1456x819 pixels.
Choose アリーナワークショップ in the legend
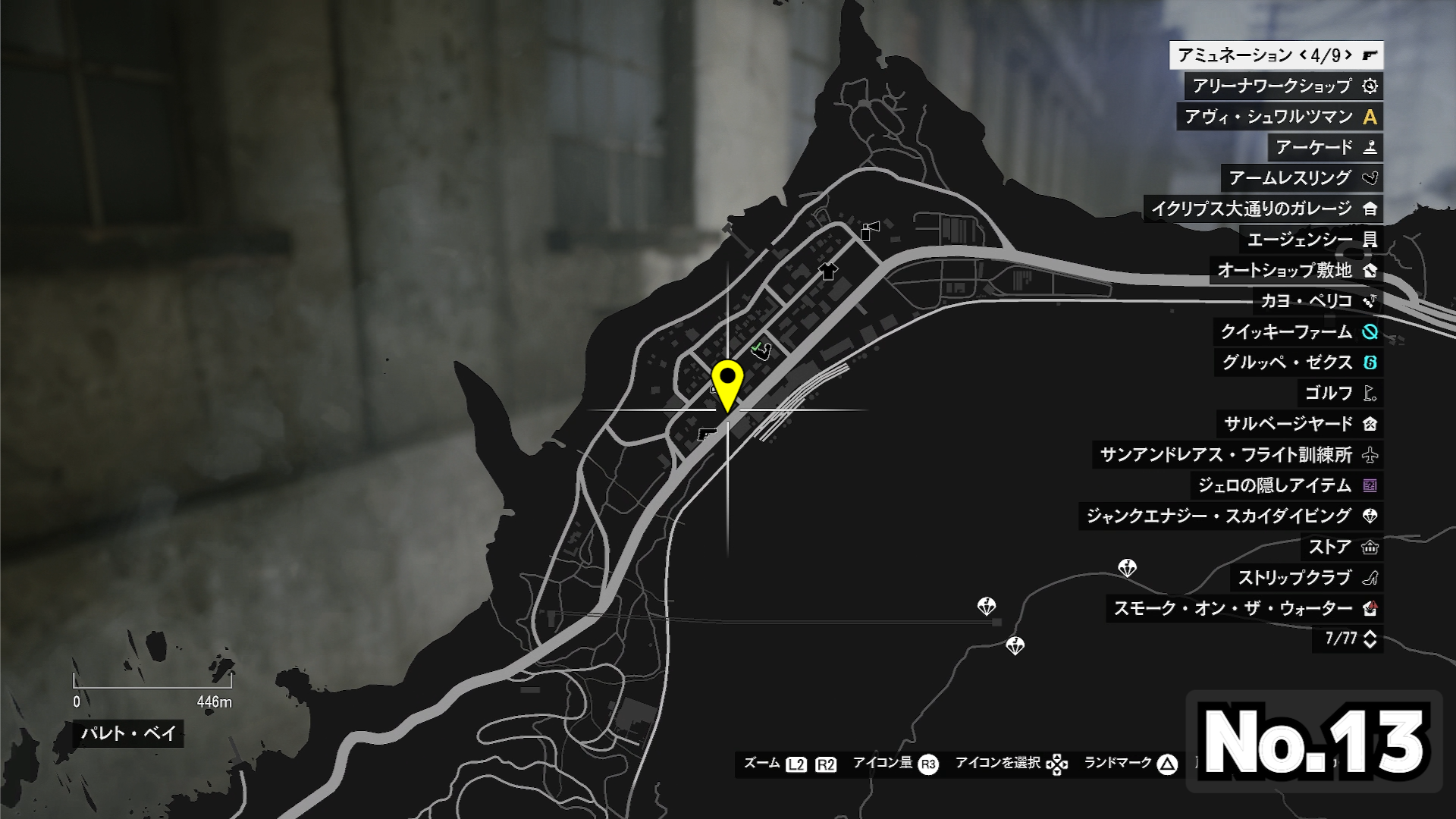[1283, 86]
